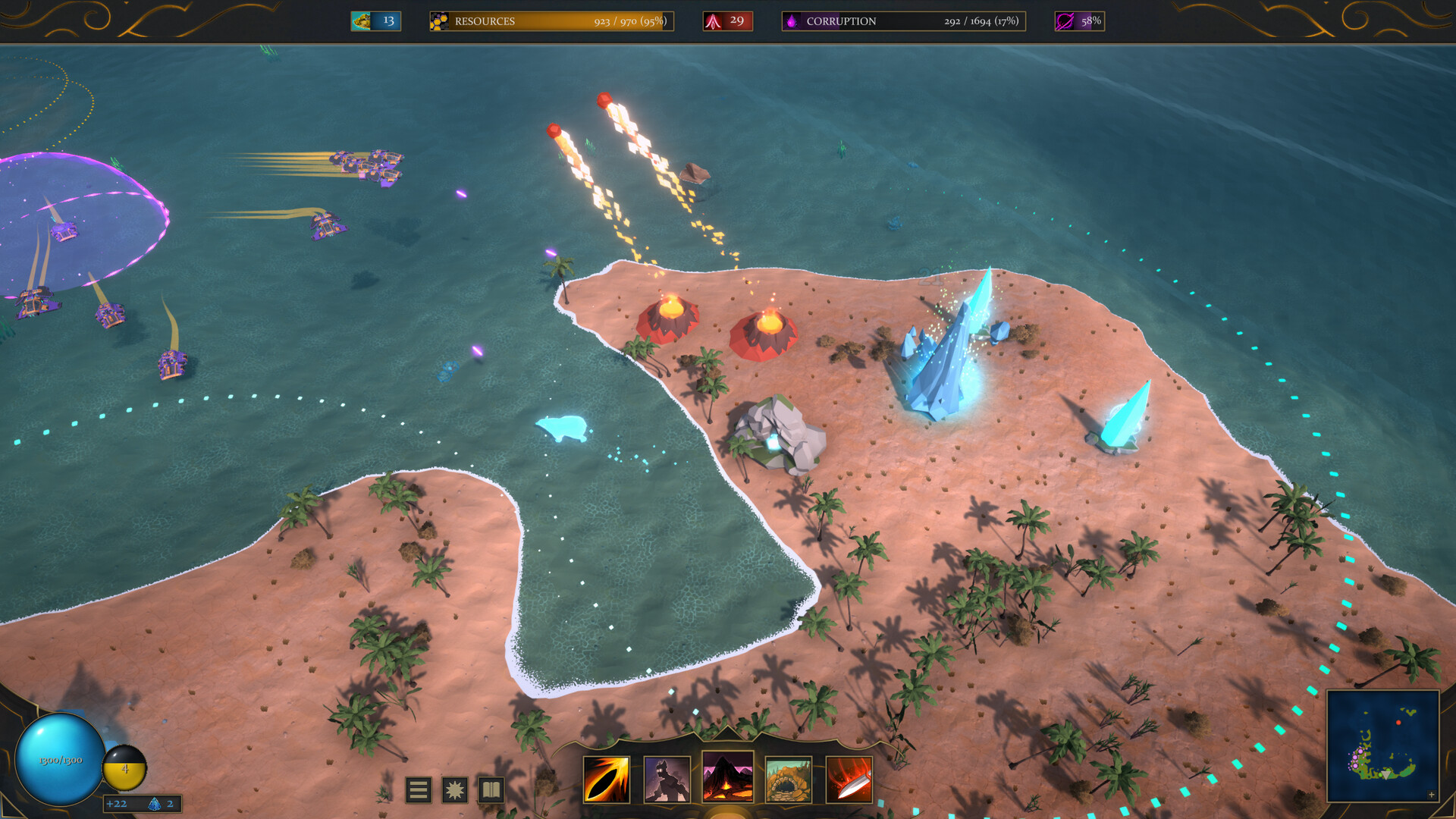Click the red spire icon showing 29

point(727,20)
